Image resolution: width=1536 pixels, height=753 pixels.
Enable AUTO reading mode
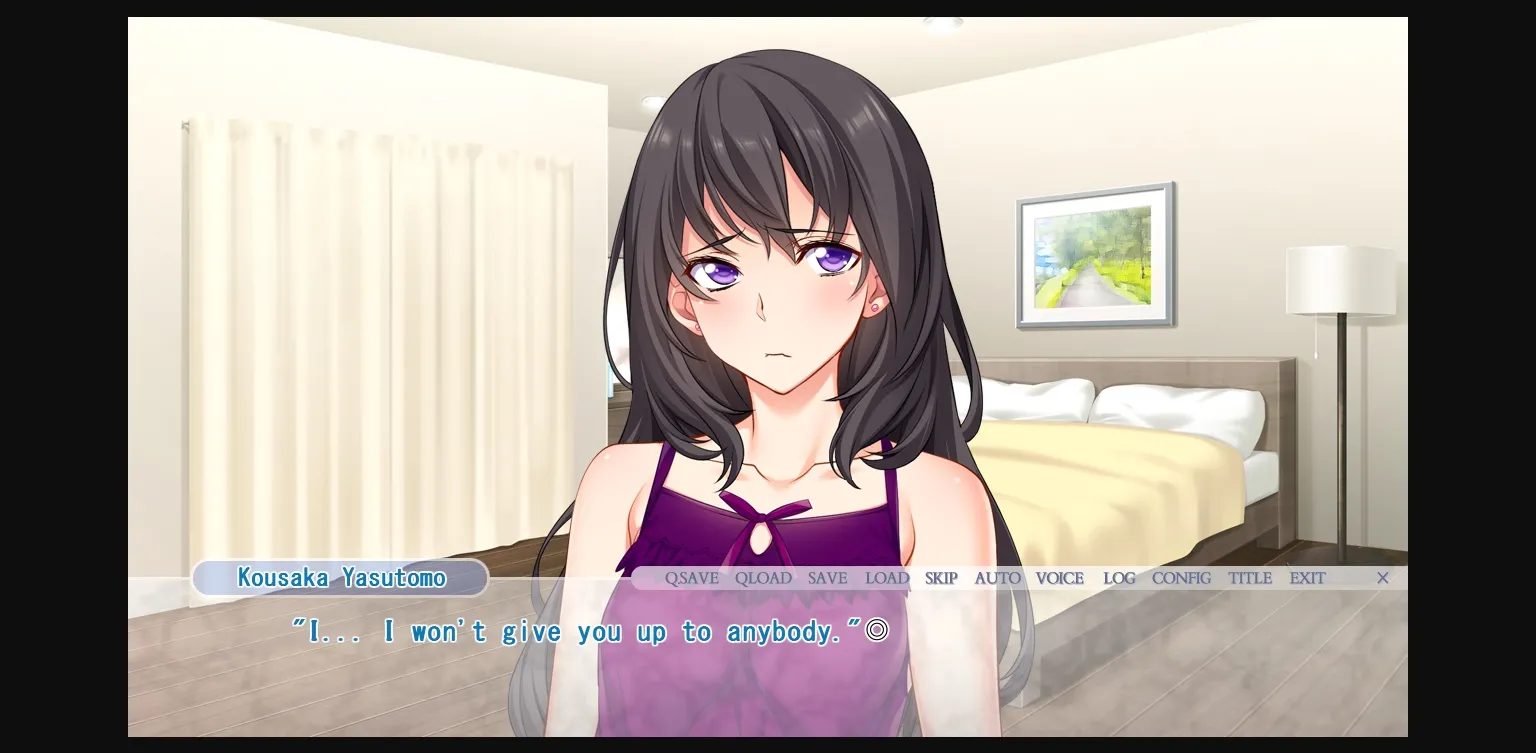point(997,578)
